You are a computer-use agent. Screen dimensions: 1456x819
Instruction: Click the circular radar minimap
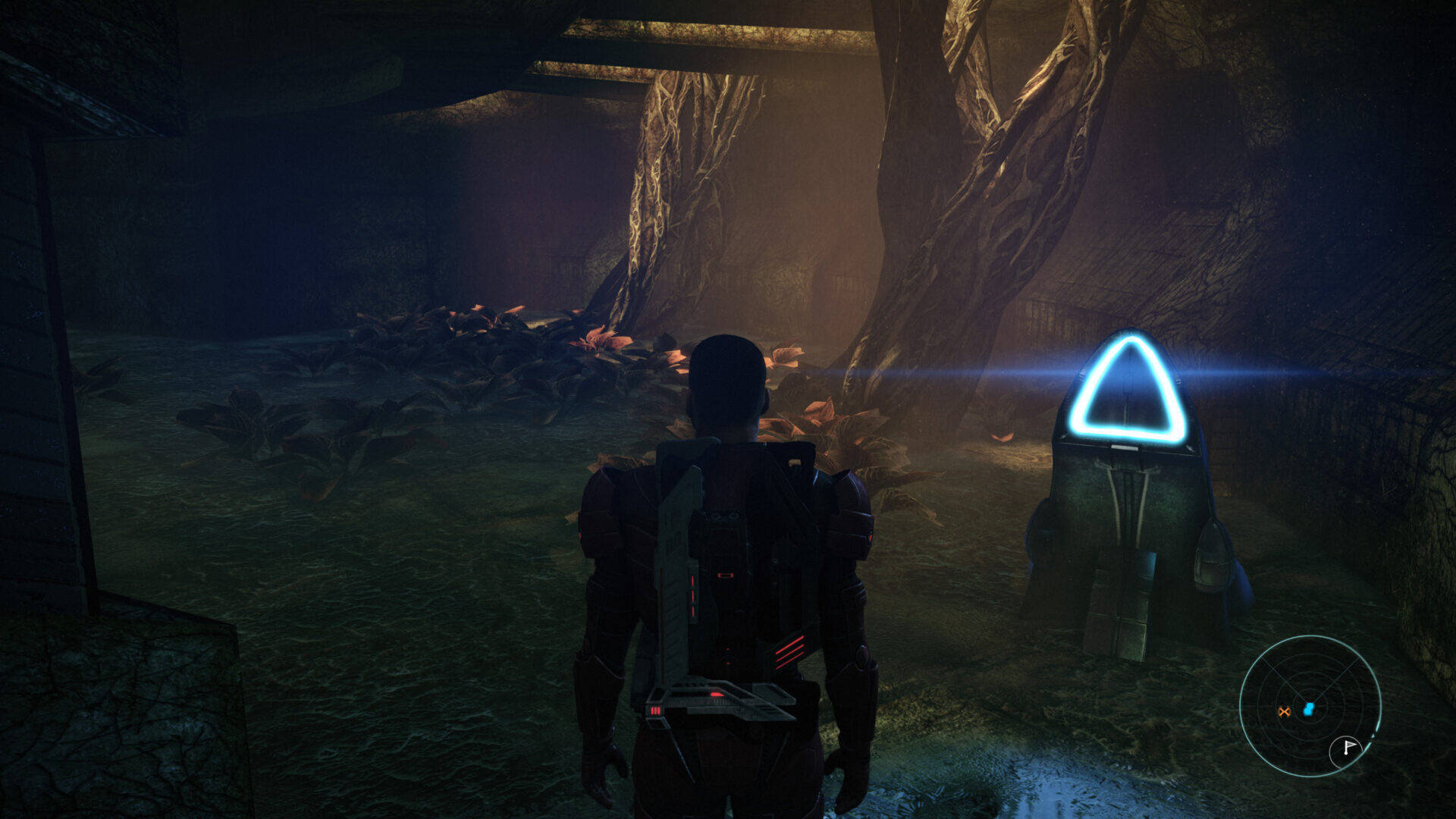click(1310, 705)
